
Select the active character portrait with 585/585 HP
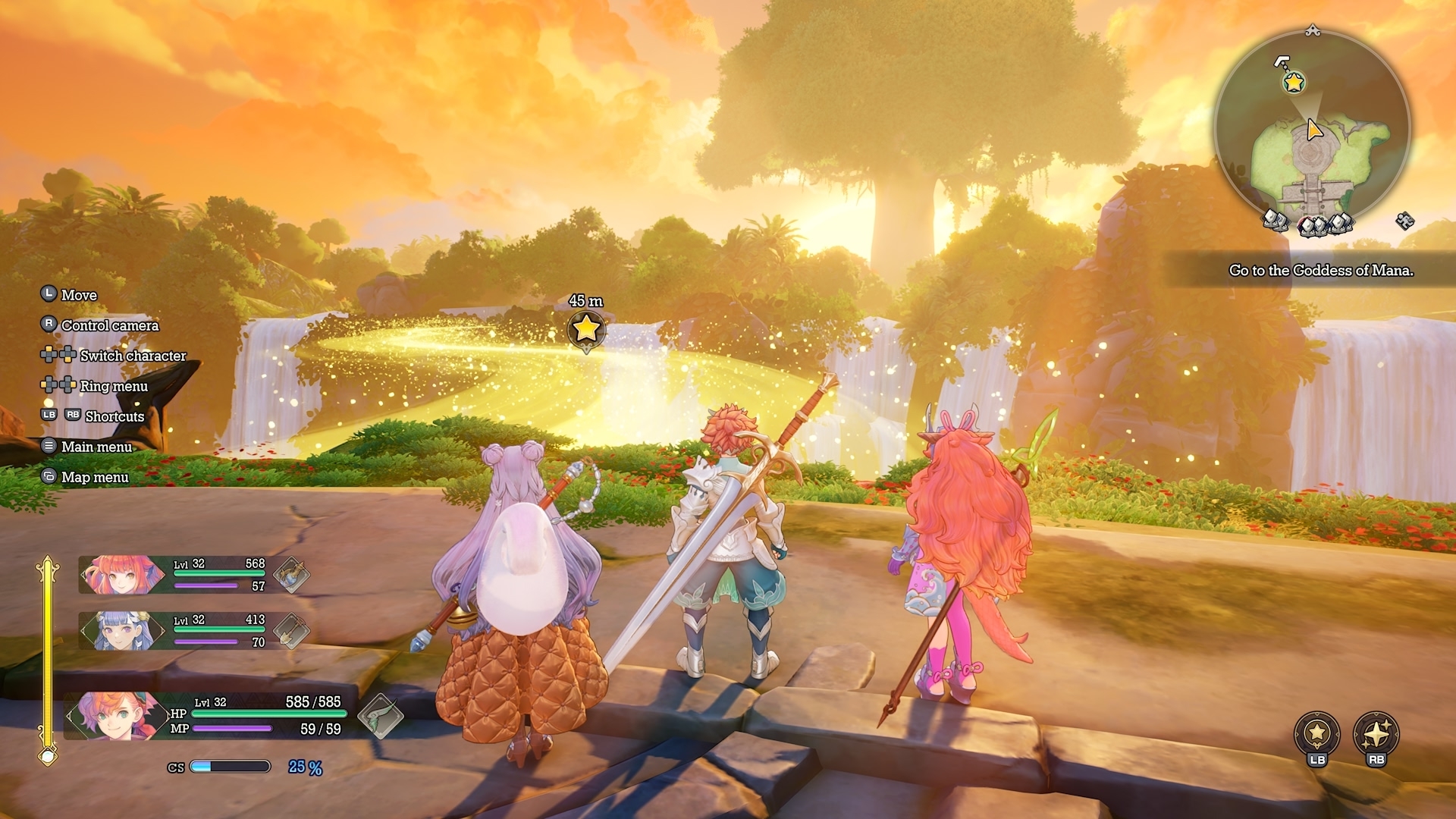click(x=115, y=715)
